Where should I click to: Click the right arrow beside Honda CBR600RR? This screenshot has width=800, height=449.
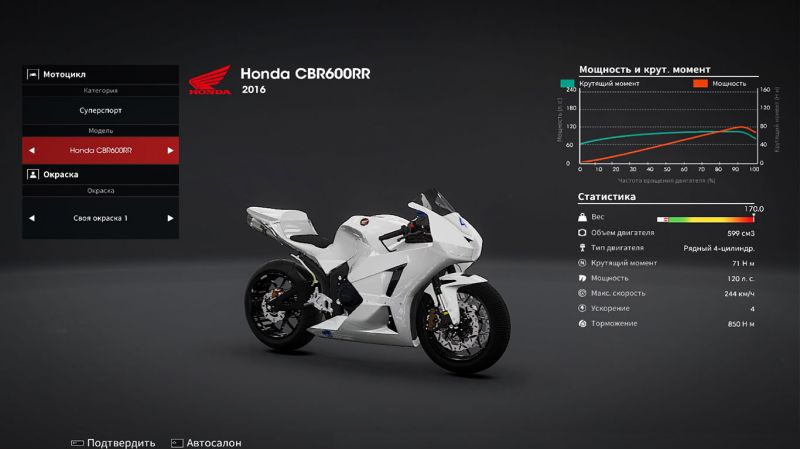click(170, 151)
